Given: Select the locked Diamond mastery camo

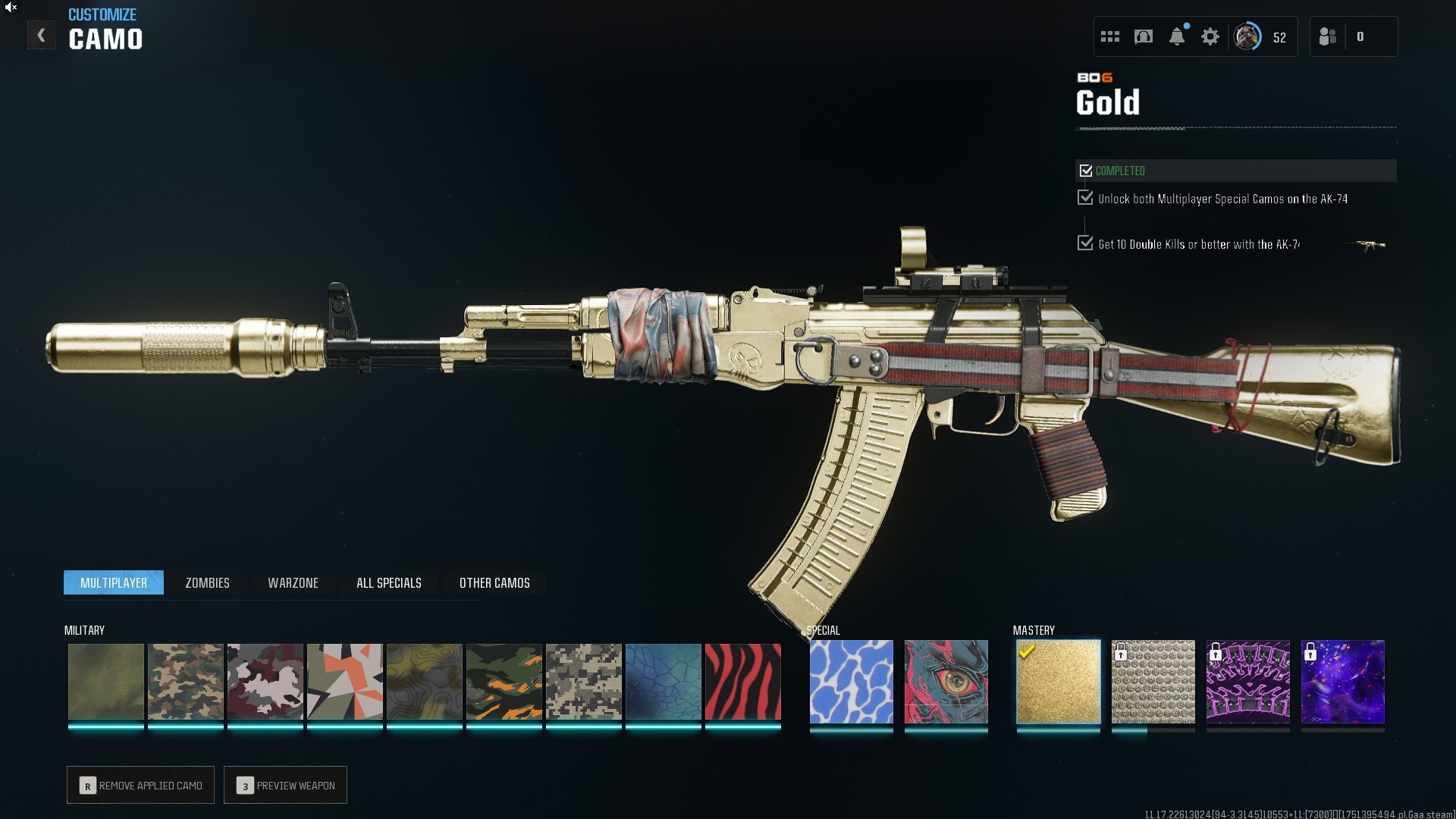Looking at the screenshot, I should pyautogui.click(x=1153, y=682).
